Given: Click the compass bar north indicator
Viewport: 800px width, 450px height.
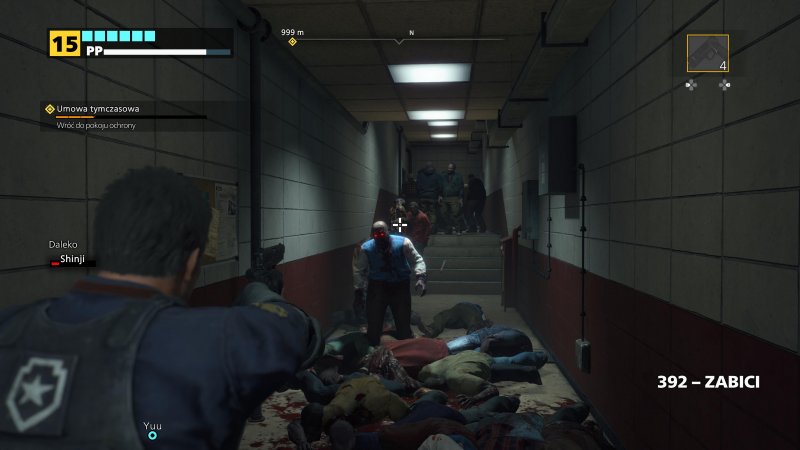Looking at the screenshot, I should click(x=411, y=34).
